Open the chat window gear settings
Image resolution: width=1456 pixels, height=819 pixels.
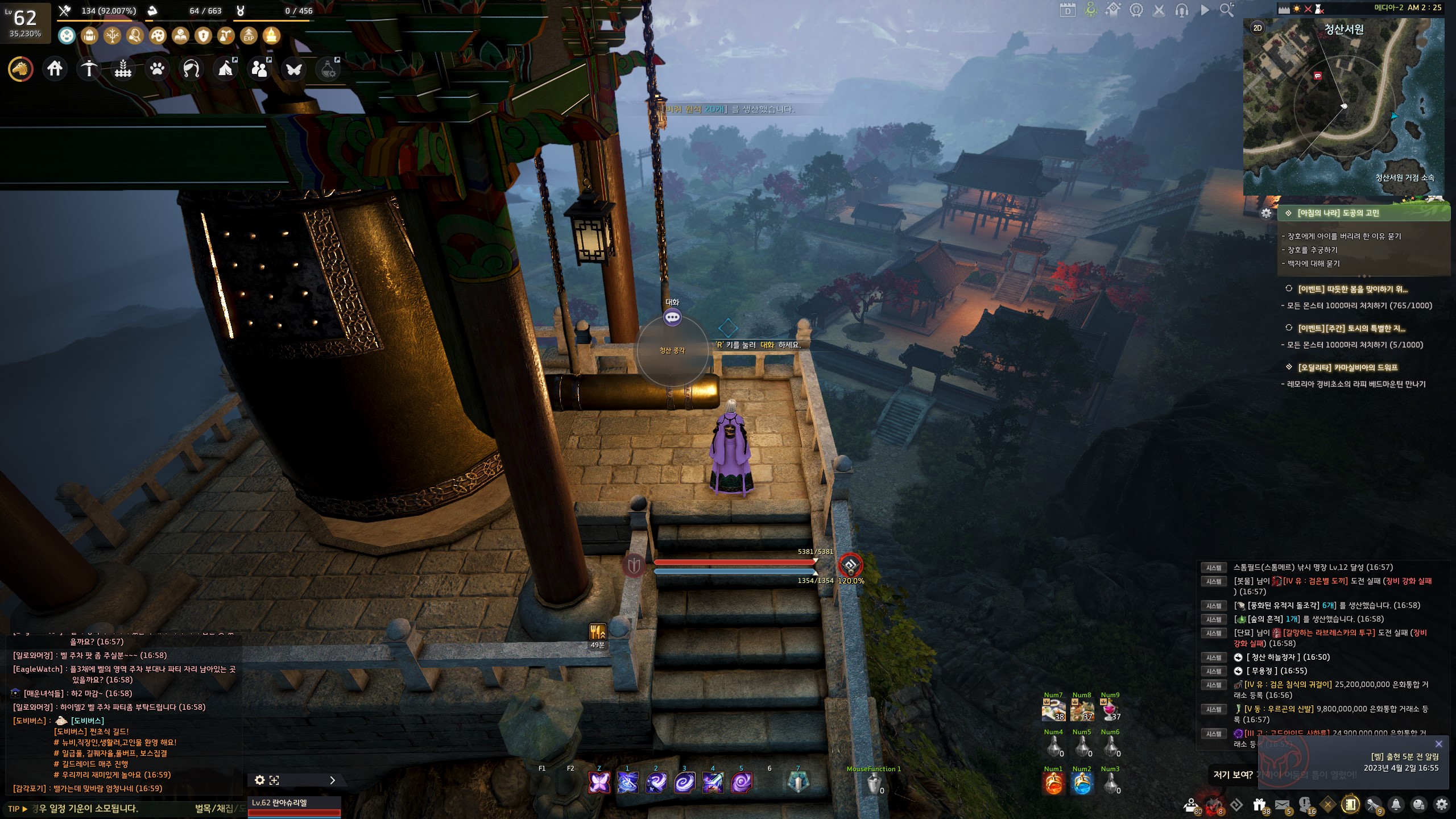coord(259,780)
